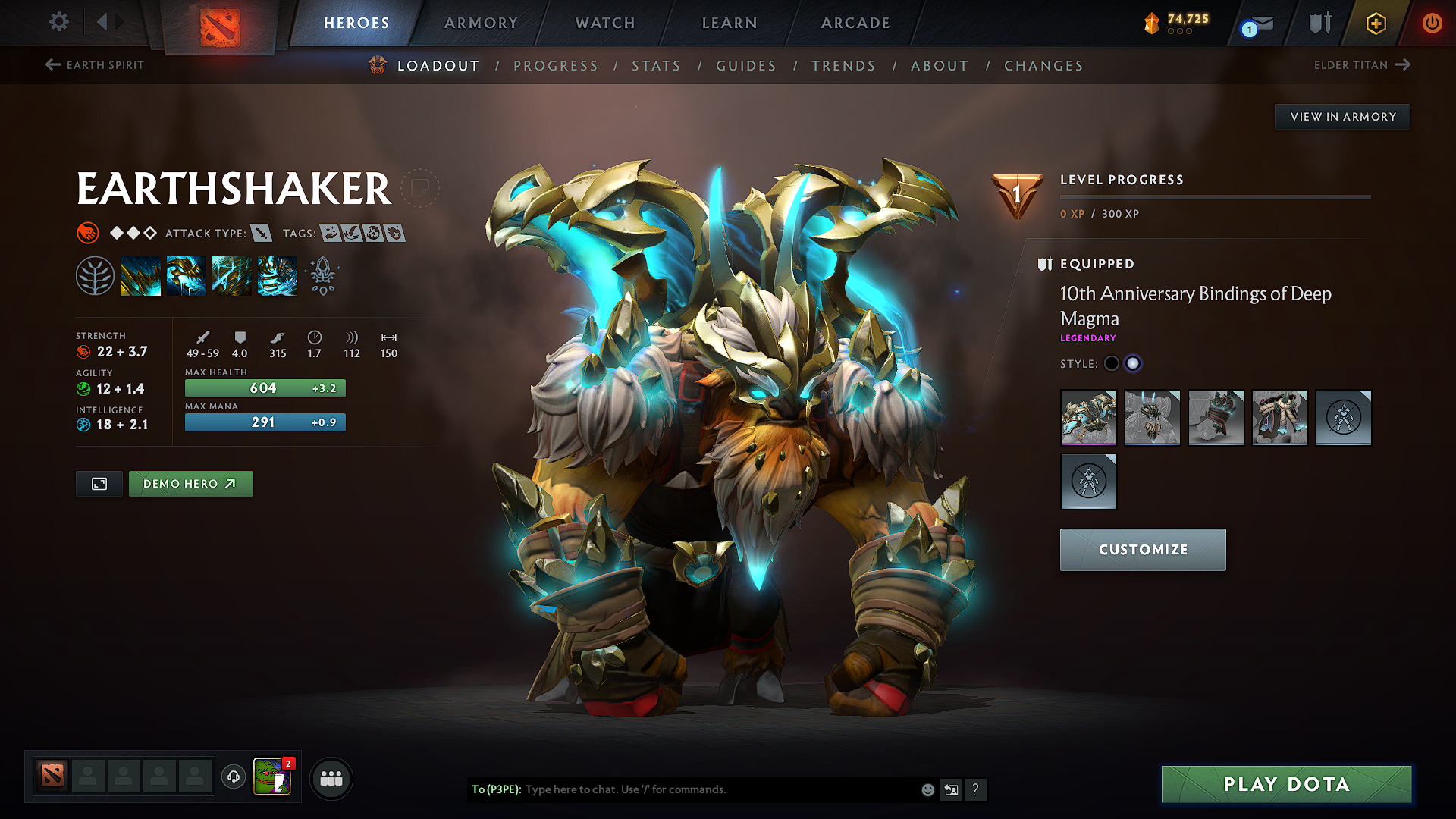The width and height of the screenshot is (1456, 819).
Task: Open the Enchant Totem ability icon
Action: (186, 276)
